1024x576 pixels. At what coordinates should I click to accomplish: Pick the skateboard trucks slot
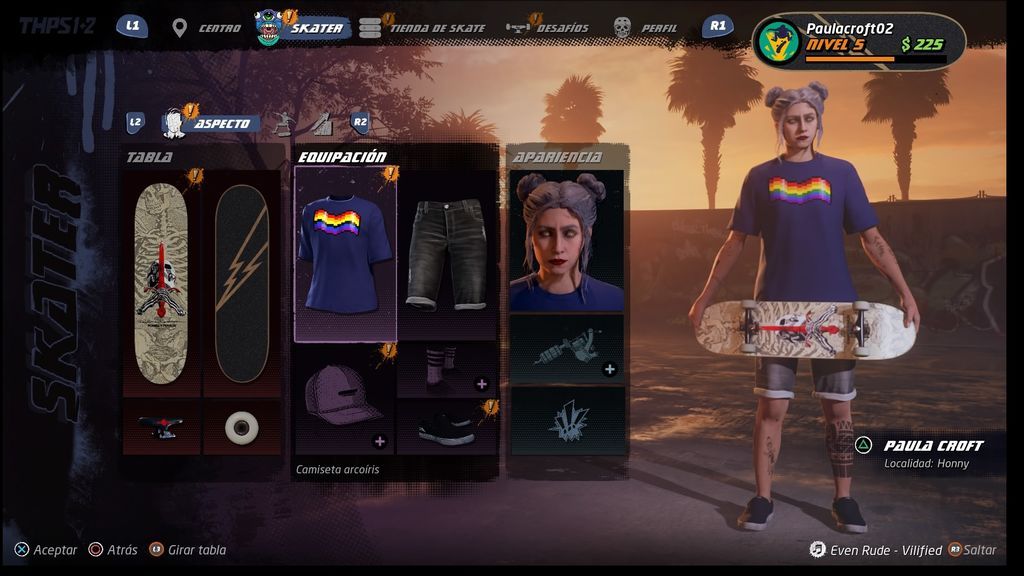tap(161, 427)
